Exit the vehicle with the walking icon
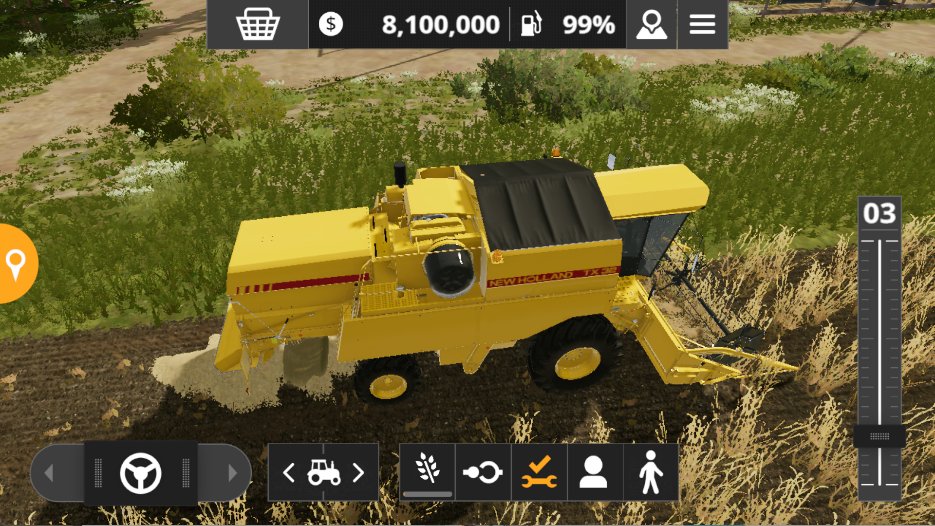This screenshot has height=526, width=935. [x=650, y=472]
